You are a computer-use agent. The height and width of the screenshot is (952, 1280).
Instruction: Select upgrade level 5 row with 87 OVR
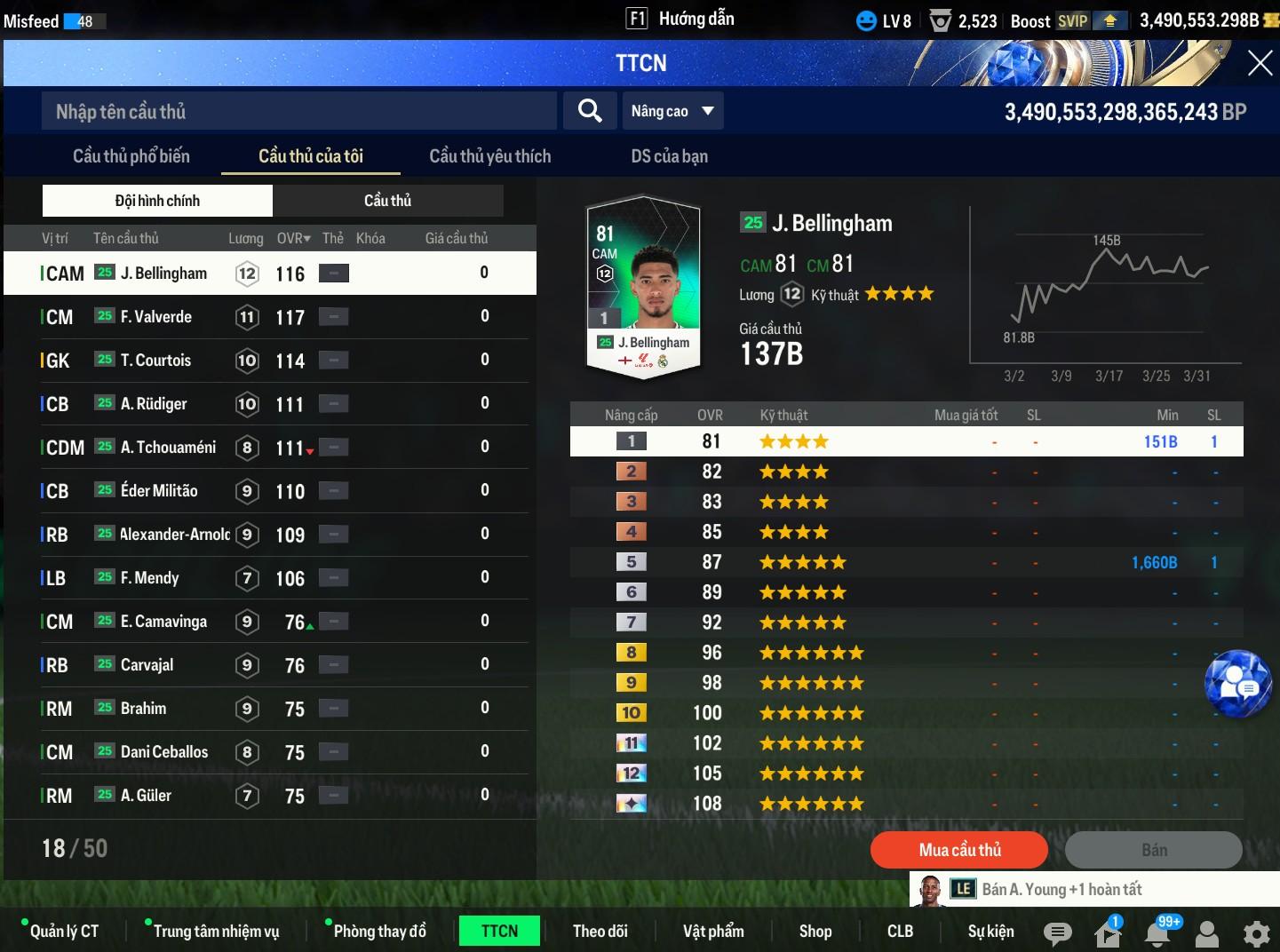click(x=906, y=562)
